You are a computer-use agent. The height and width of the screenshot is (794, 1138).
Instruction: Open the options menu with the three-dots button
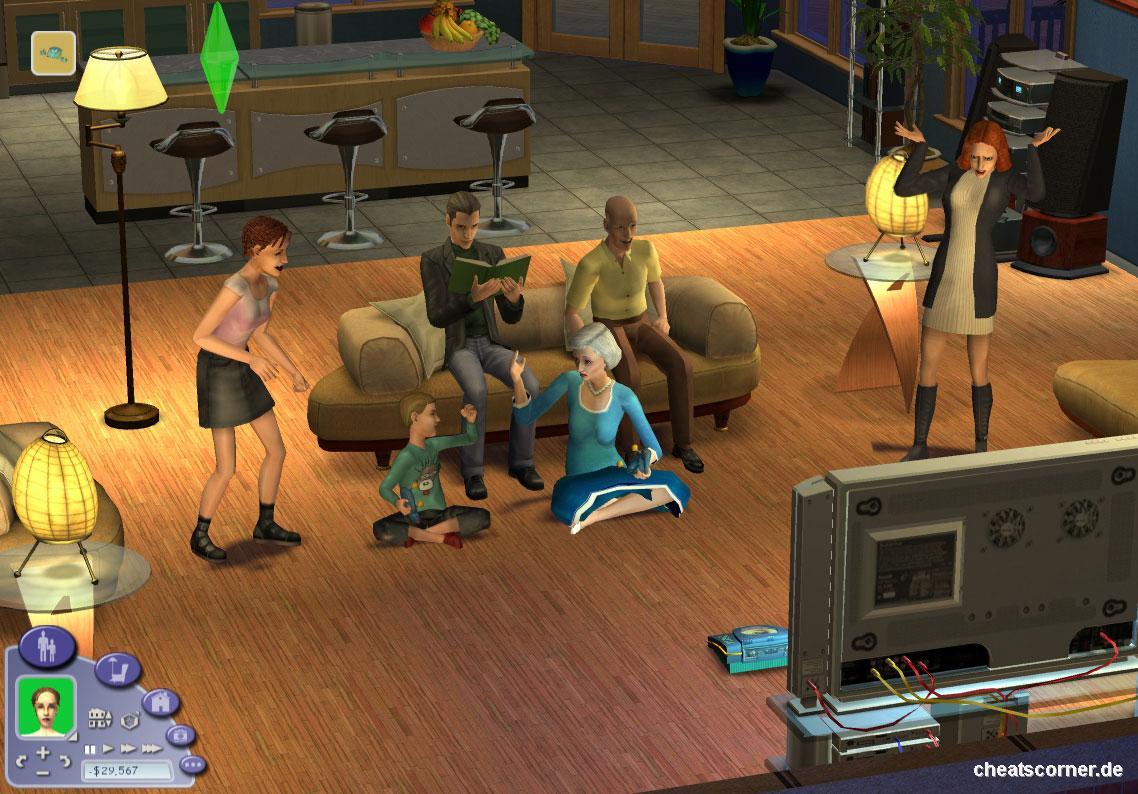[x=192, y=765]
